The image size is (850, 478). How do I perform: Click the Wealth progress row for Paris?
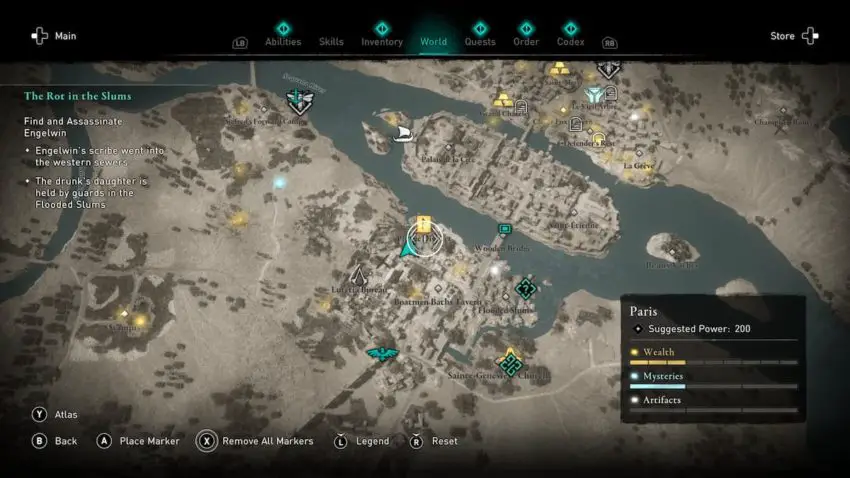[x=713, y=354]
